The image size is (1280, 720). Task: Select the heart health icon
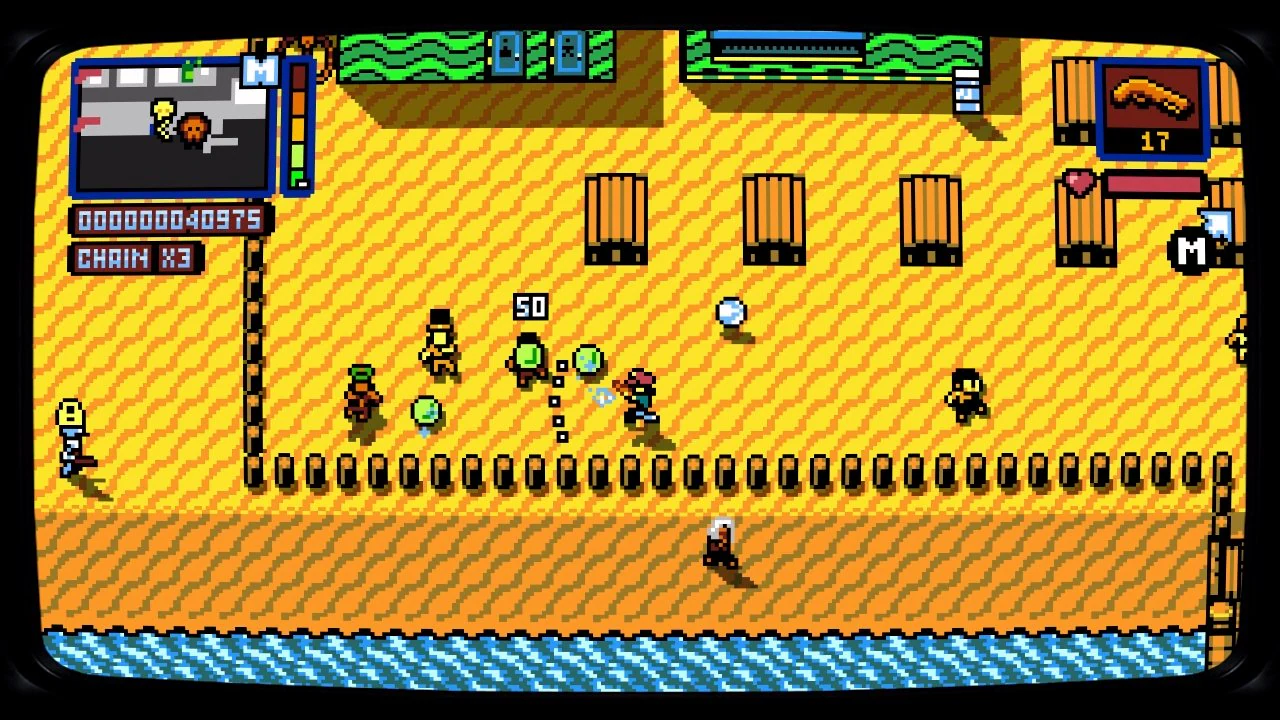coord(1078,183)
